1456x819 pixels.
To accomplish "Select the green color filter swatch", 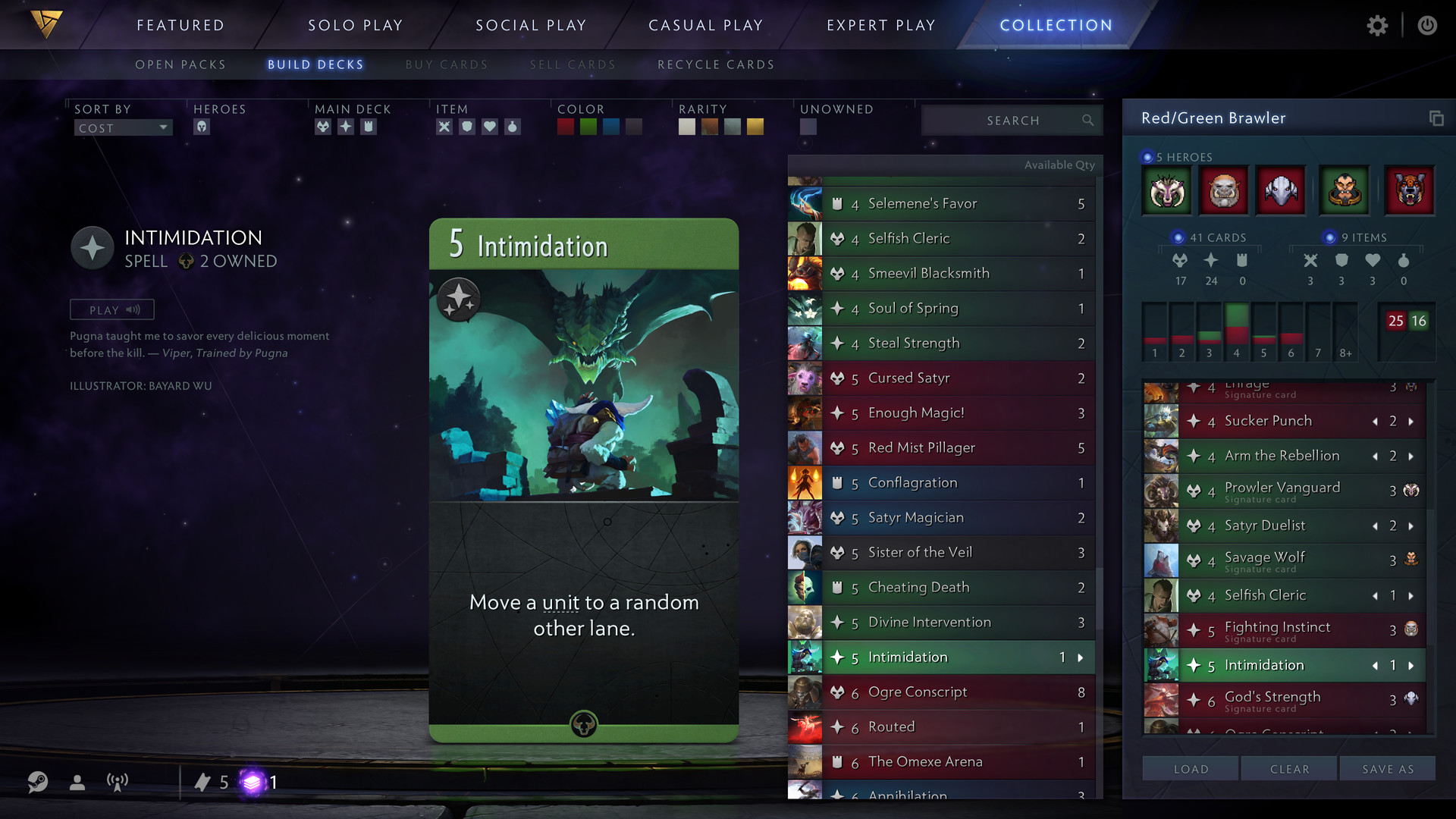I will click(x=588, y=127).
